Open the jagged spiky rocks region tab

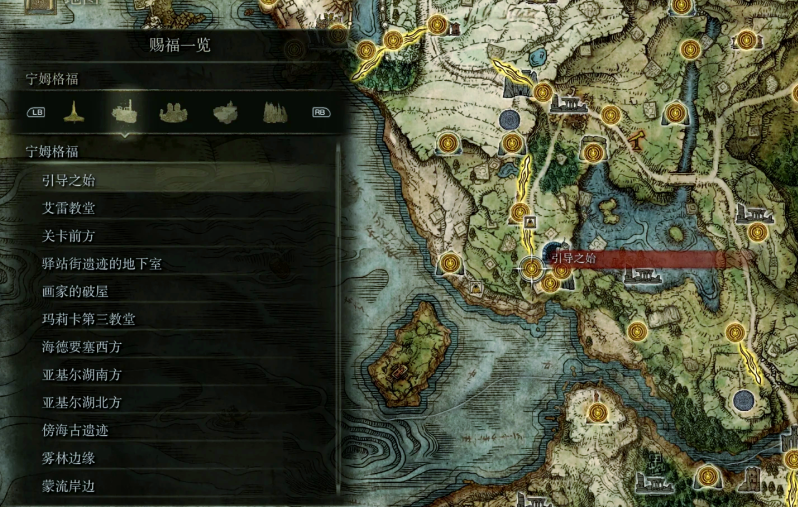tap(275, 111)
